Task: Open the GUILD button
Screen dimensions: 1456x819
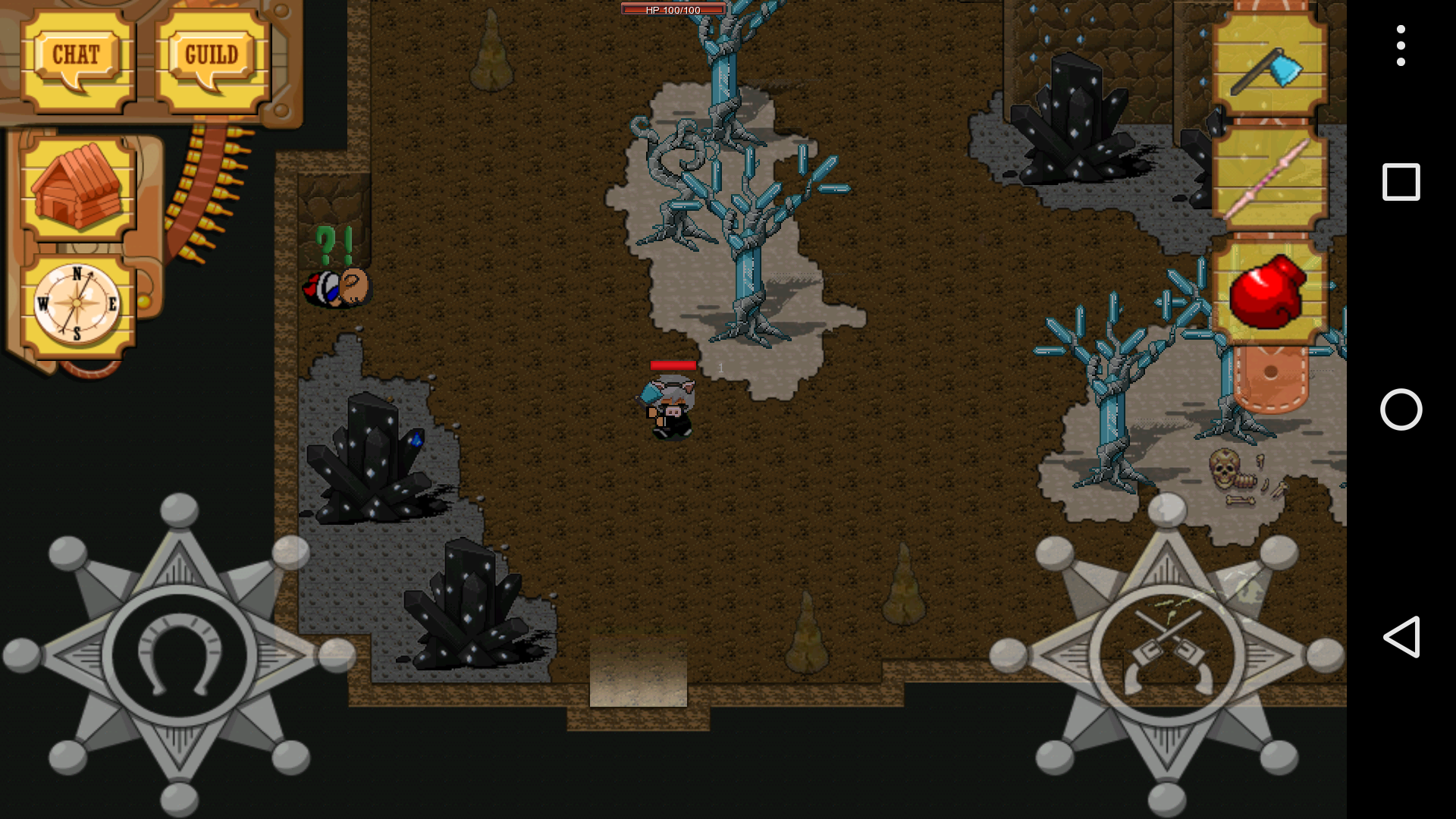Action: point(212,59)
